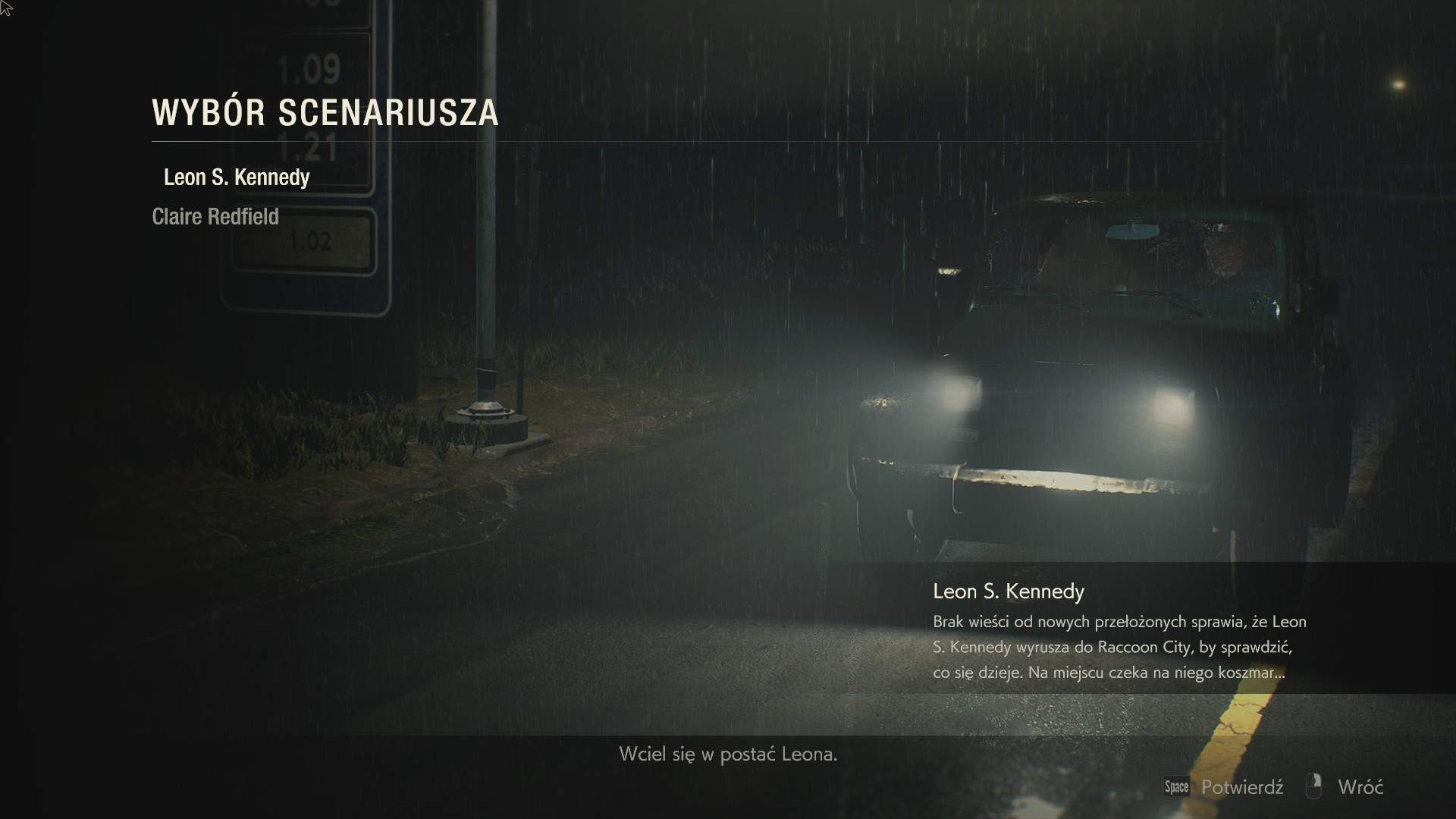Select the Leon S. Kennedy scenario

coord(237,177)
